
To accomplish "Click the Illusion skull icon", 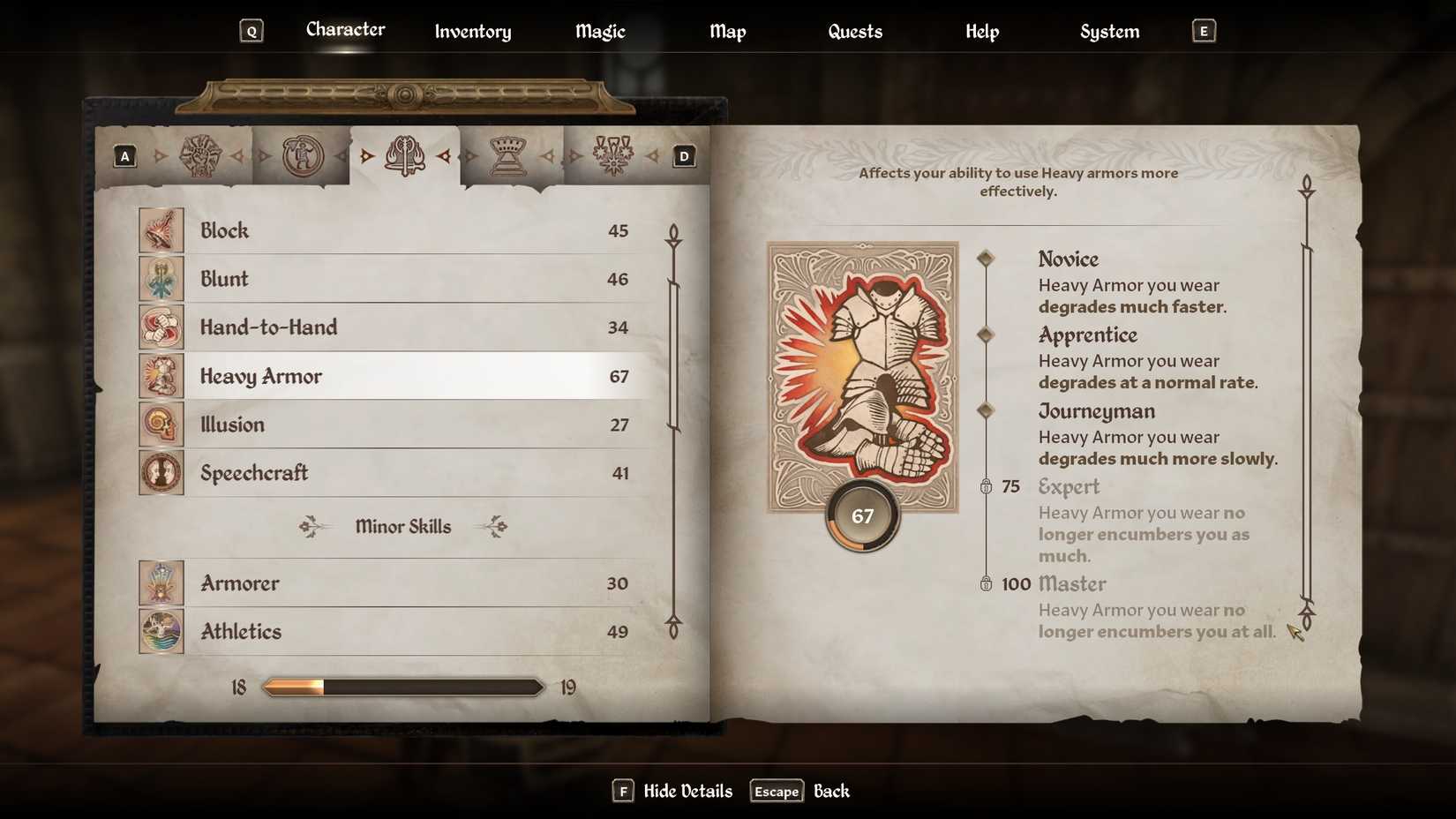I will [x=161, y=424].
